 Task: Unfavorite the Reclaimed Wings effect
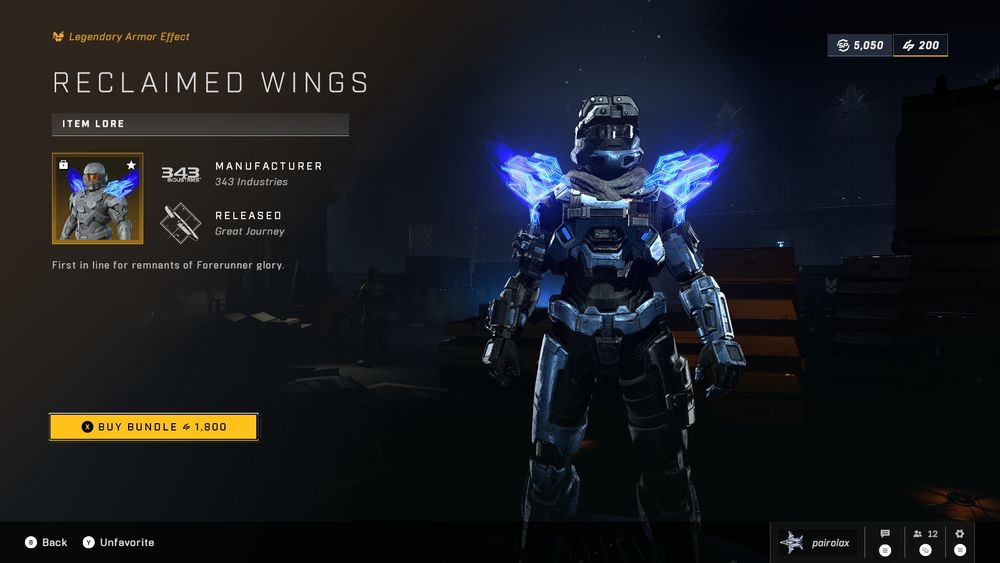118,542
